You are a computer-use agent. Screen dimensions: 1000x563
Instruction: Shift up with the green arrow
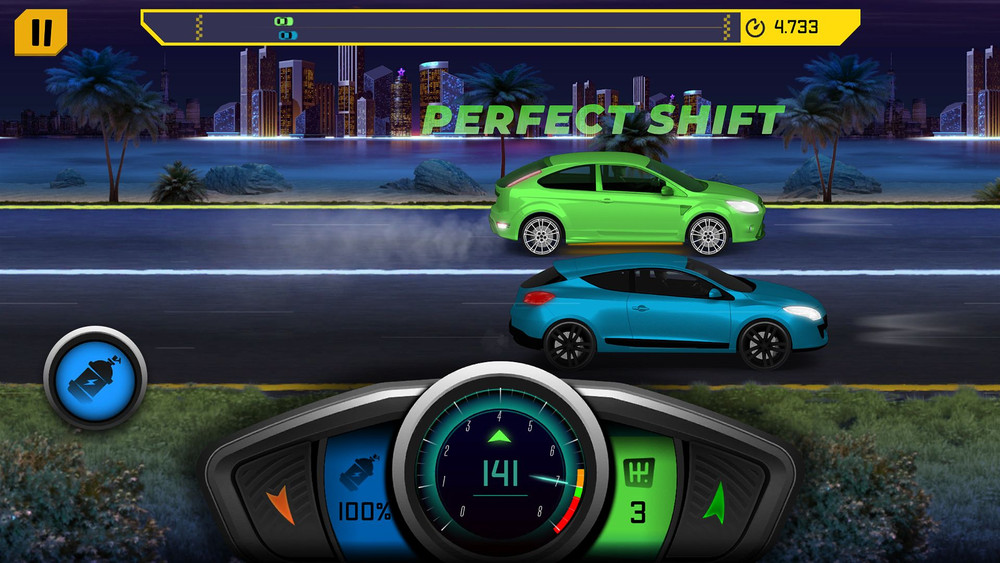click(714, 501)
